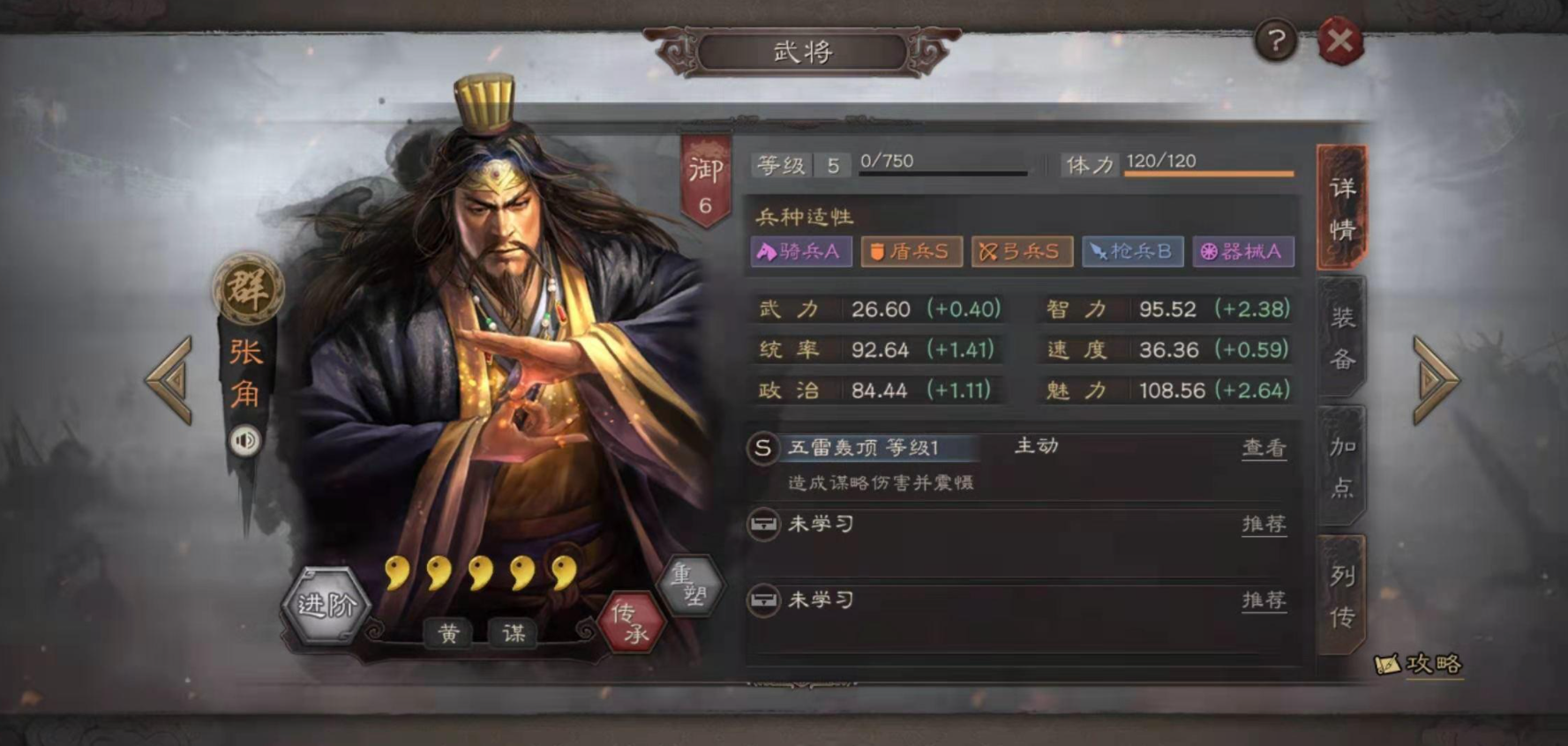Select the 盾兵S shield troop tag
The height and width of the screenshot is (746, 1568).
(x=912, y=252)
